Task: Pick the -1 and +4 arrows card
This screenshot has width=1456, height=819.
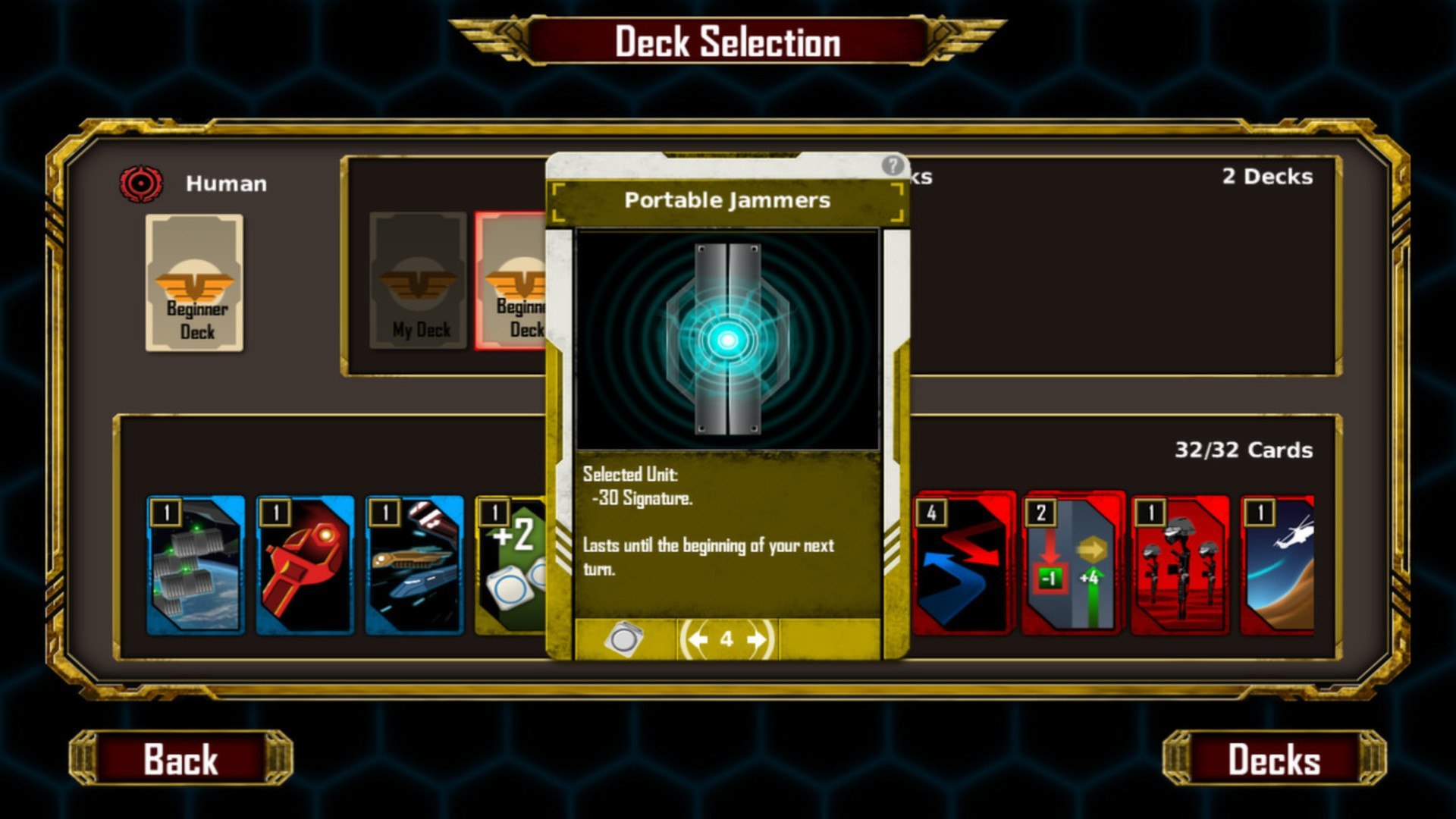Action: (x=1072, y=565)
